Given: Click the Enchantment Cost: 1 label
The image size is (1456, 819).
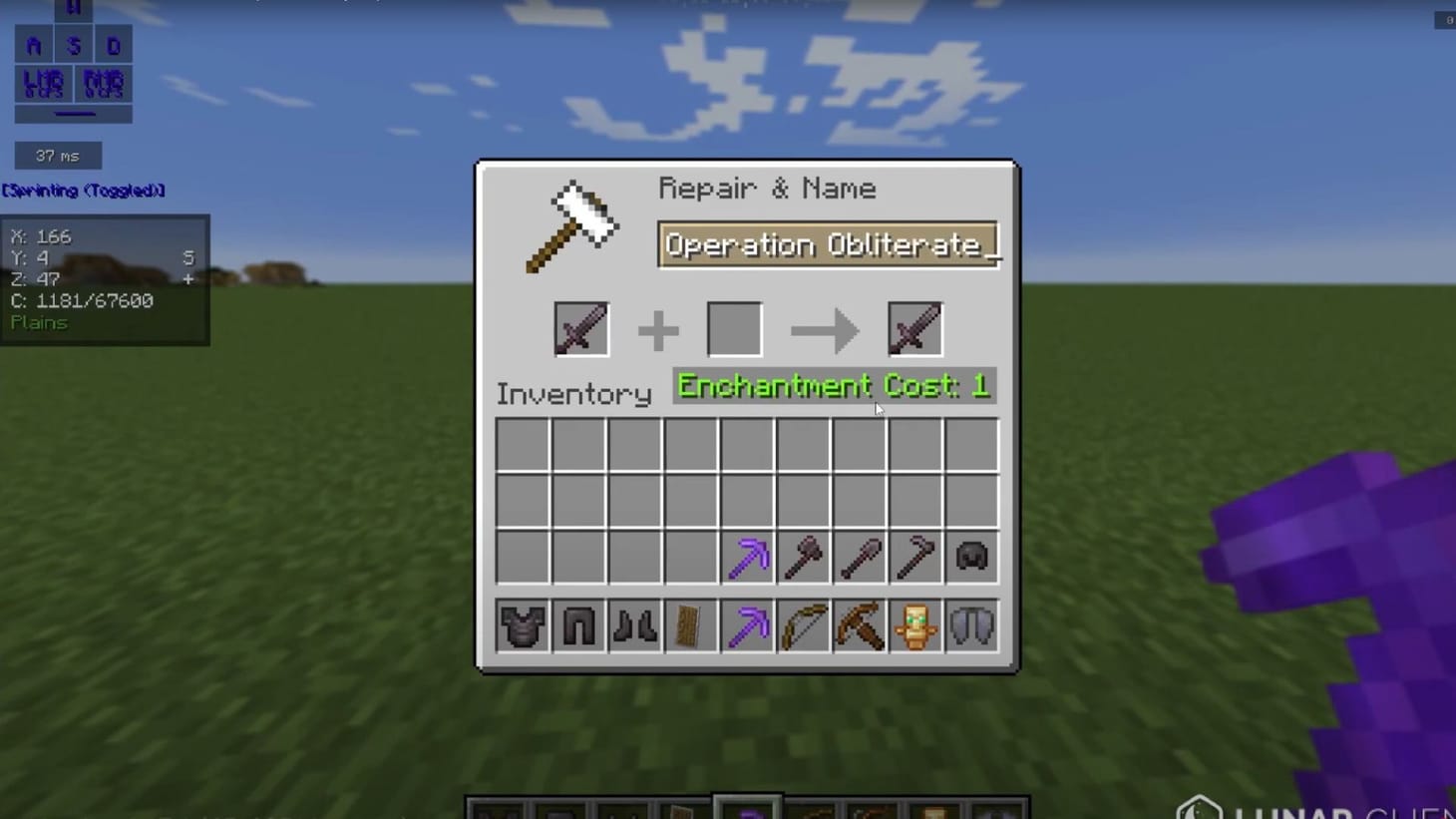Looking at the screenshot, I should (834, 386).
